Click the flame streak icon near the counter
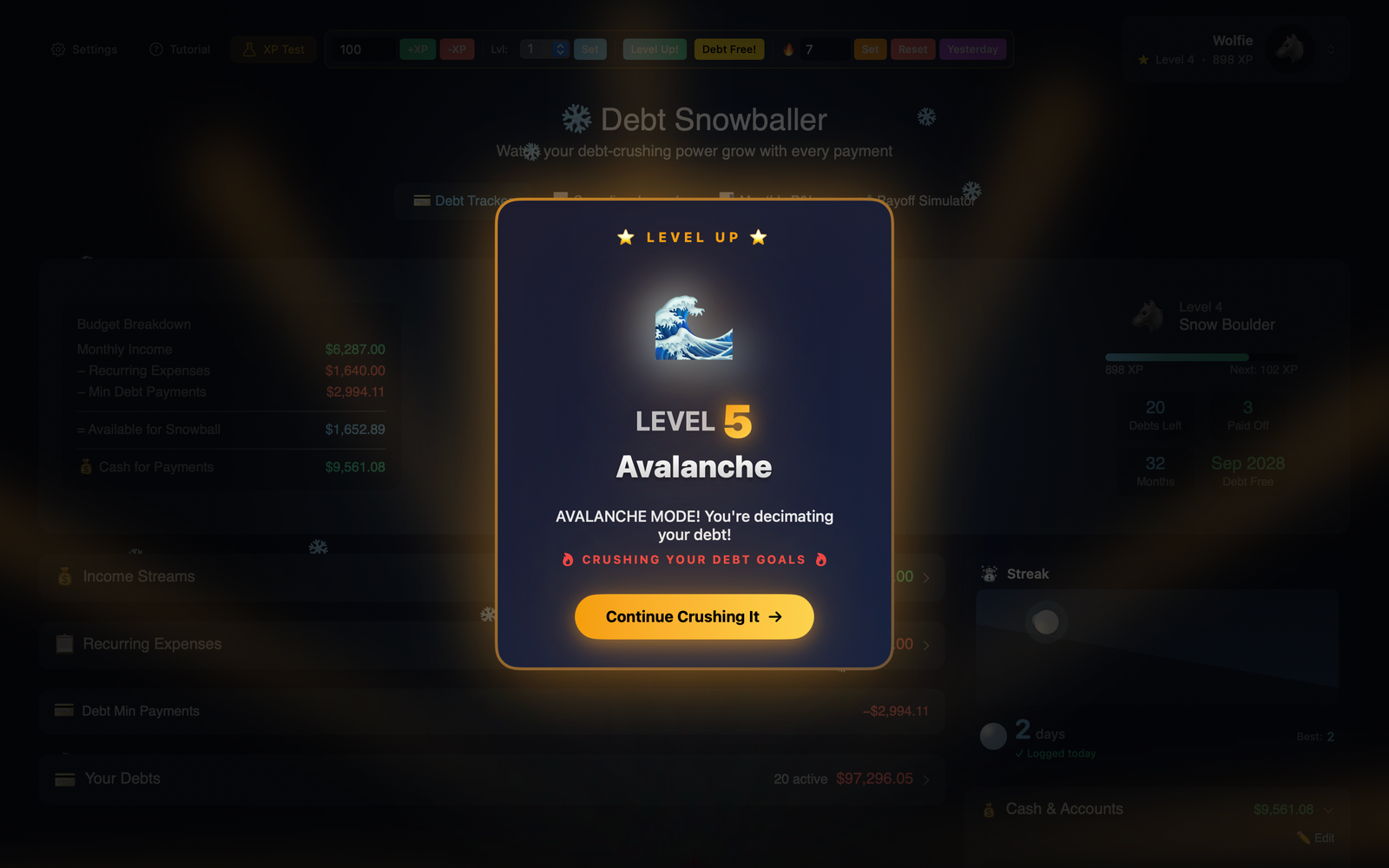The height and width of the screenshot is (868, 1389). click(787, 49)
